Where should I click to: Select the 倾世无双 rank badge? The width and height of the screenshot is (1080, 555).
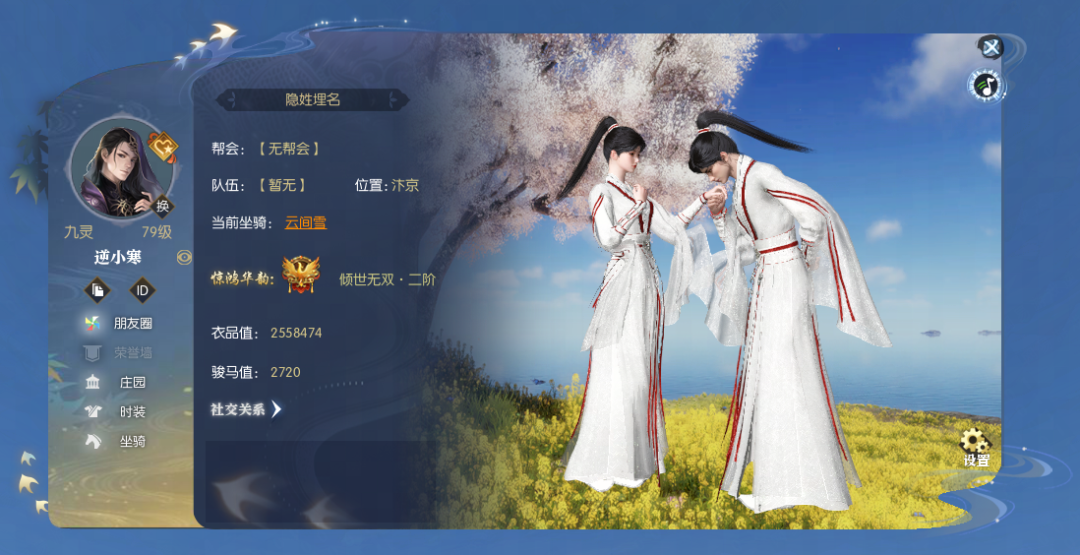click(300, 275)
